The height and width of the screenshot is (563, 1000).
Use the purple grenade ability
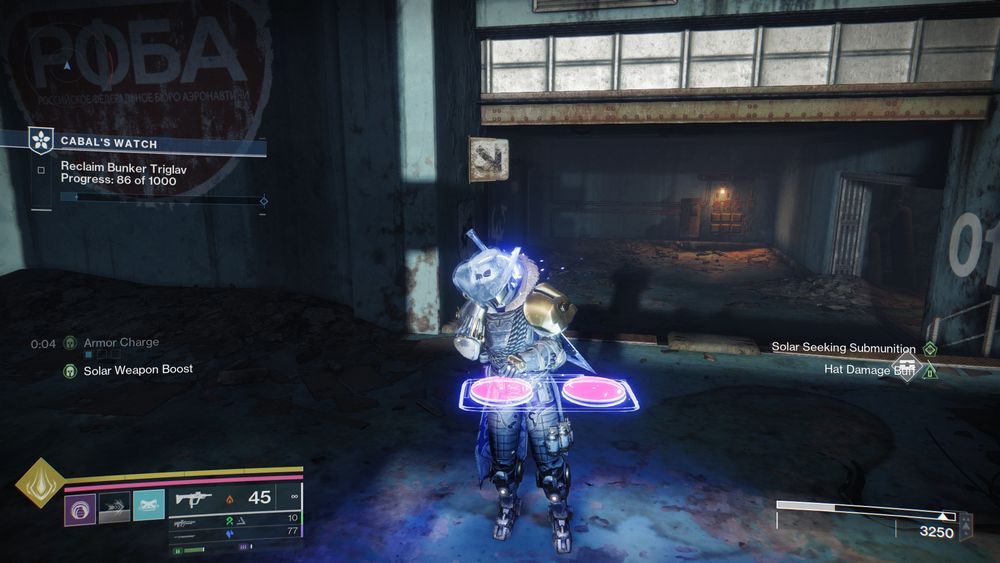click(x=80, y=509)
